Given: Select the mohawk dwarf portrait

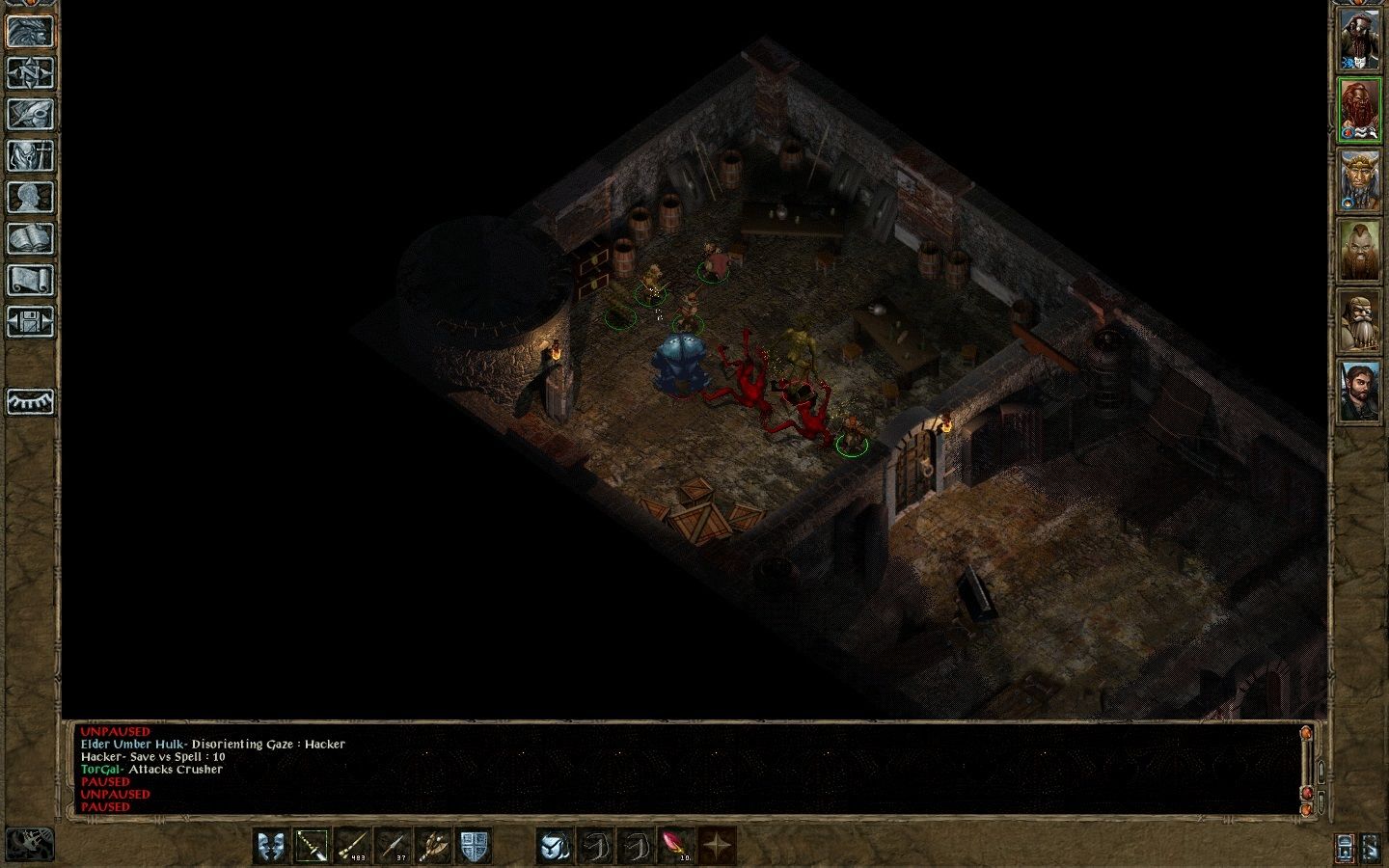Looking at the screenshot, I should [1359, 251].
